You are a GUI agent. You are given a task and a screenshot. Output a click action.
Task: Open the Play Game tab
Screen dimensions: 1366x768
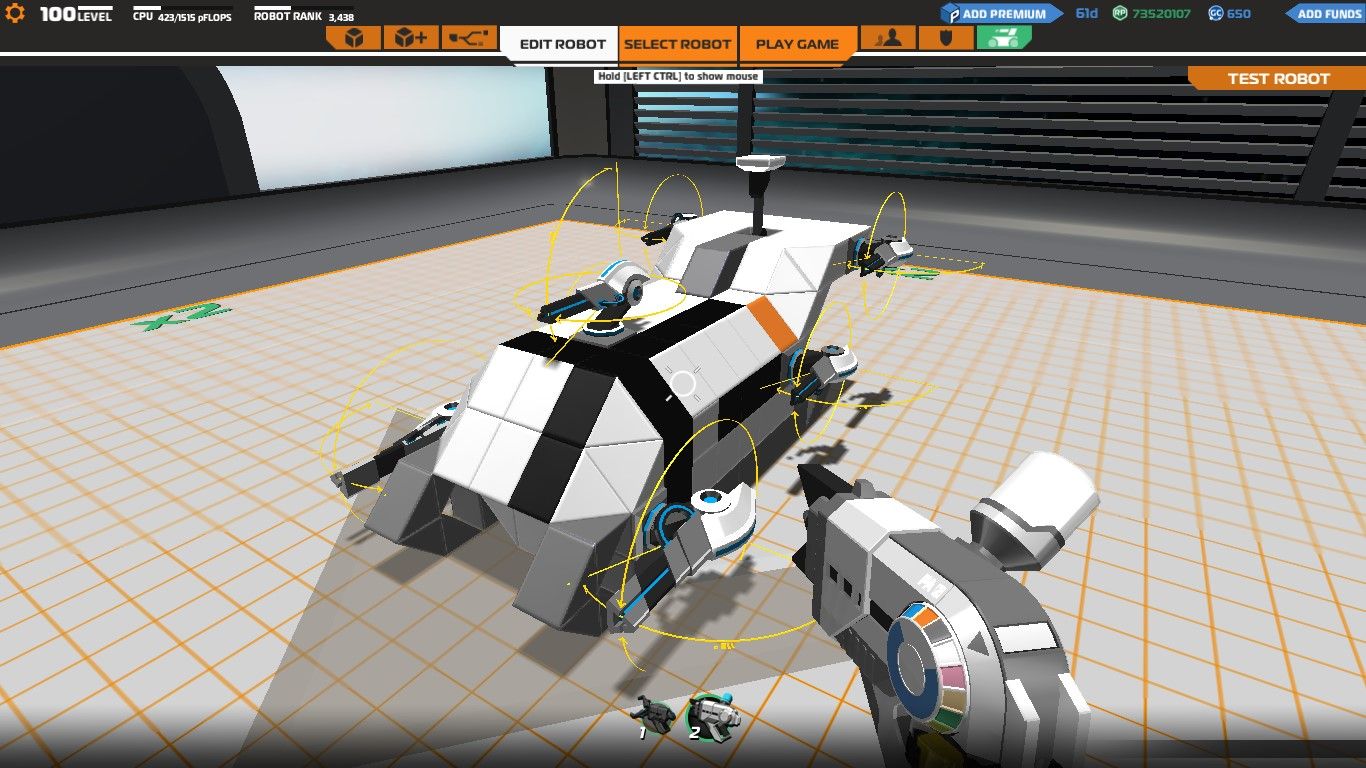797,44
